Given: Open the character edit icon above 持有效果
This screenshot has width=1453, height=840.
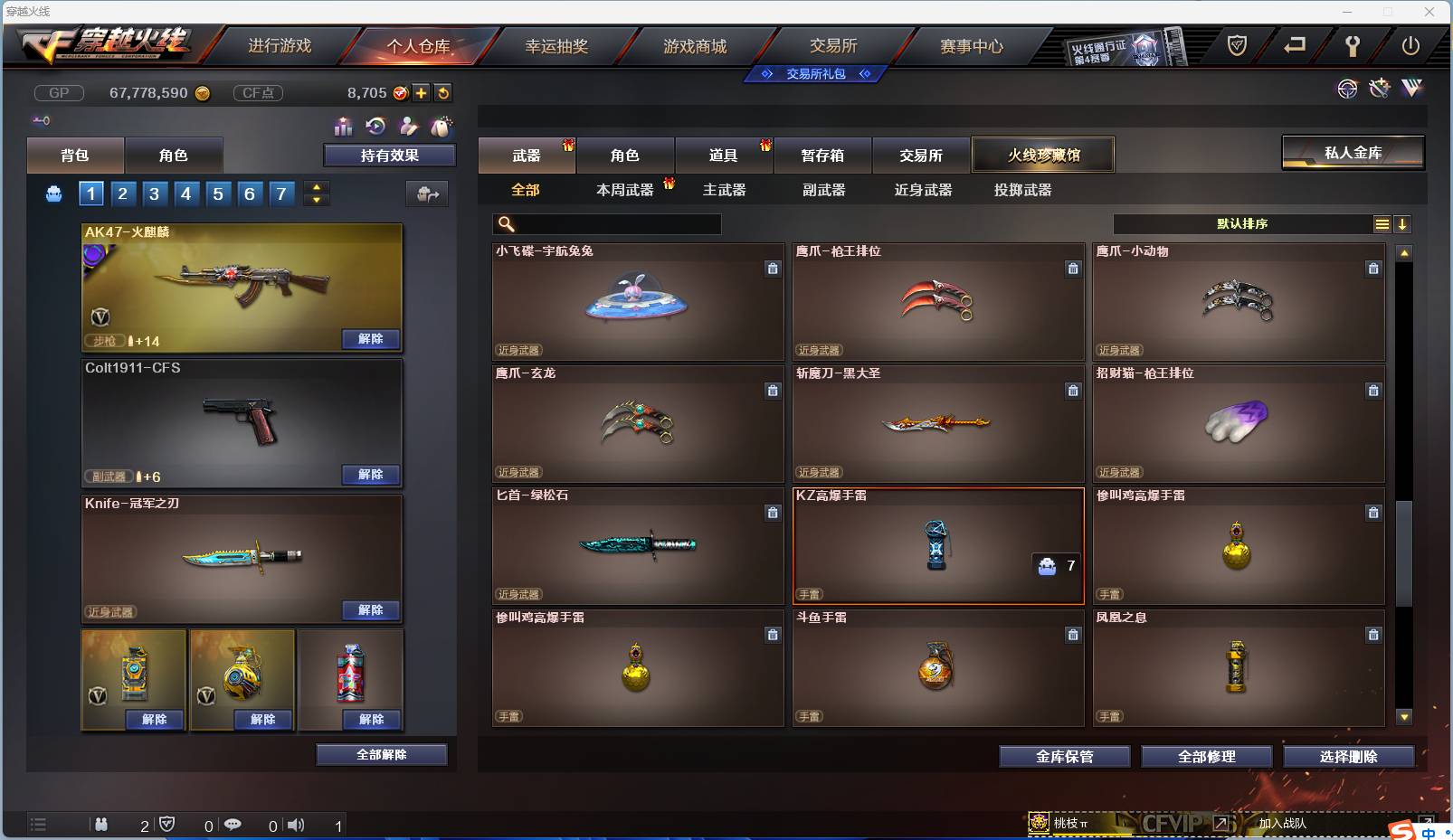Looking at the screenshot, I should tap(408, 127).
